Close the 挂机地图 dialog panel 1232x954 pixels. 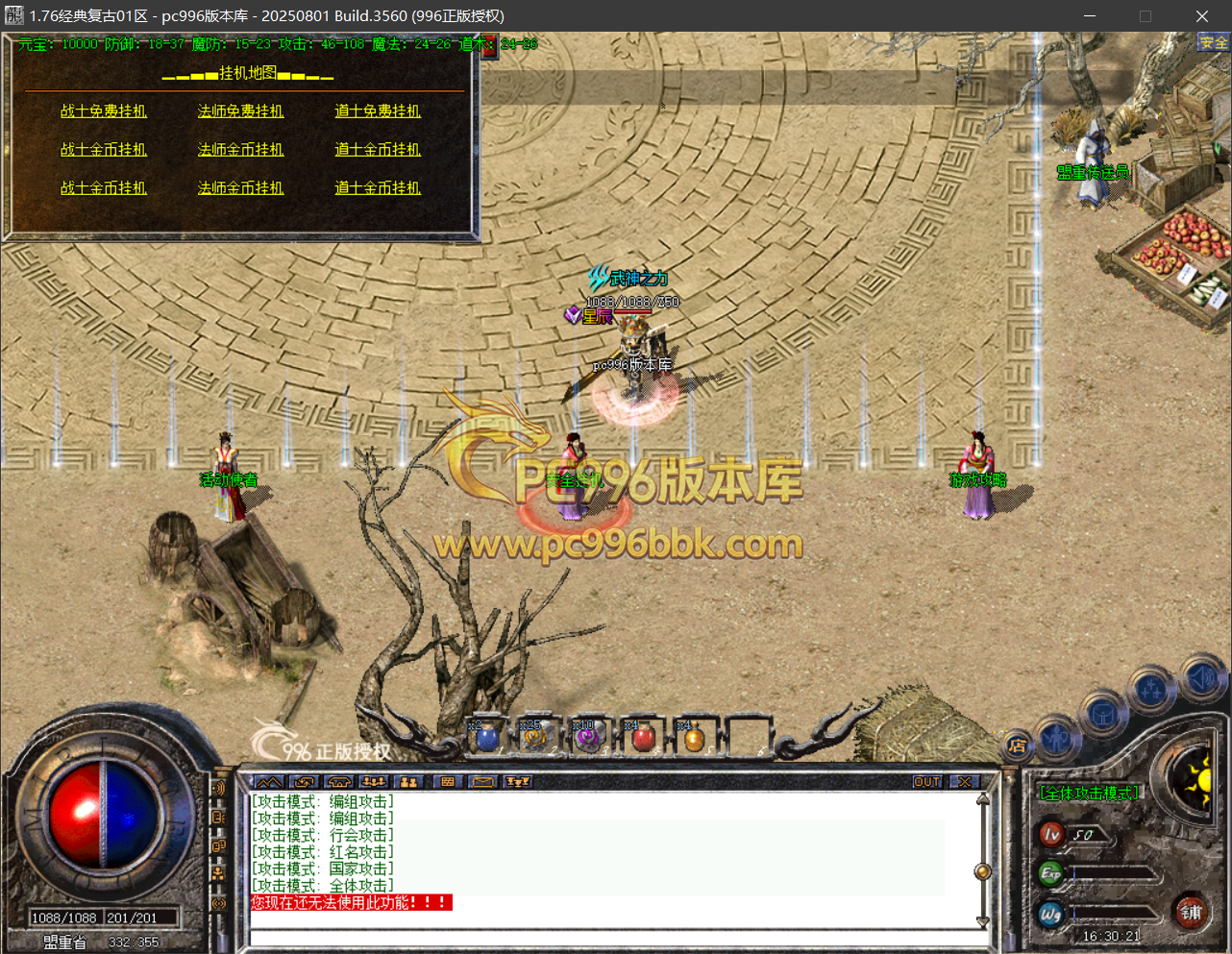point(489,46)
